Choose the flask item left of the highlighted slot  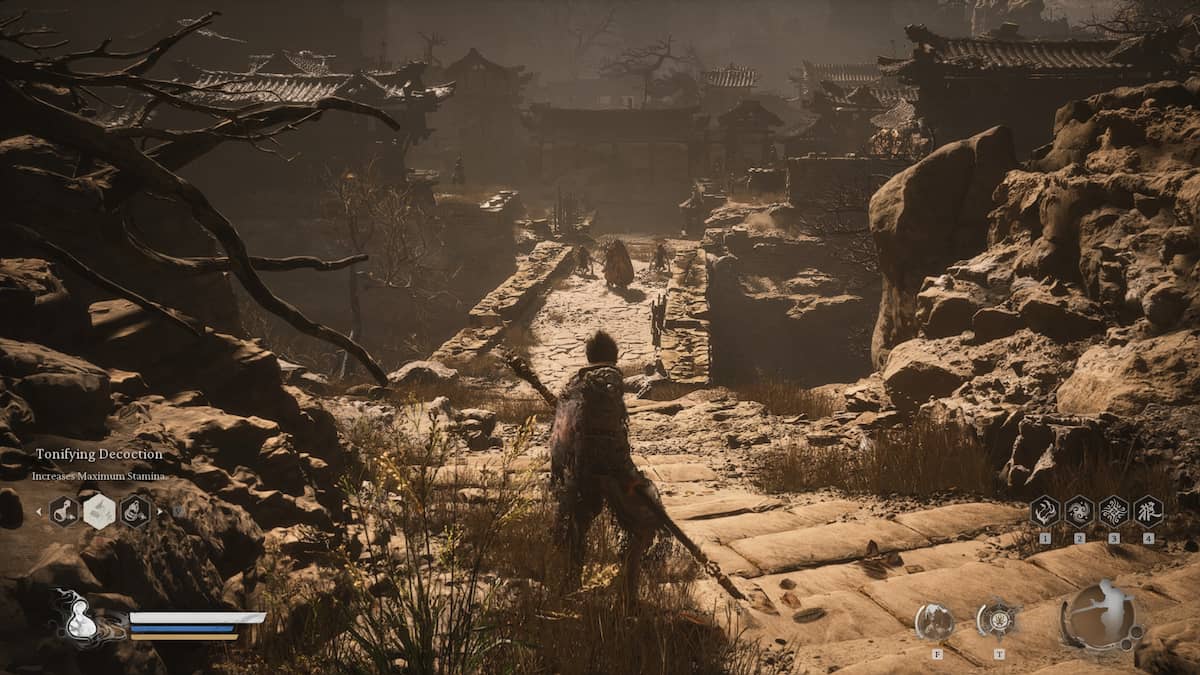pyautogui.click(x=63, y=512)
